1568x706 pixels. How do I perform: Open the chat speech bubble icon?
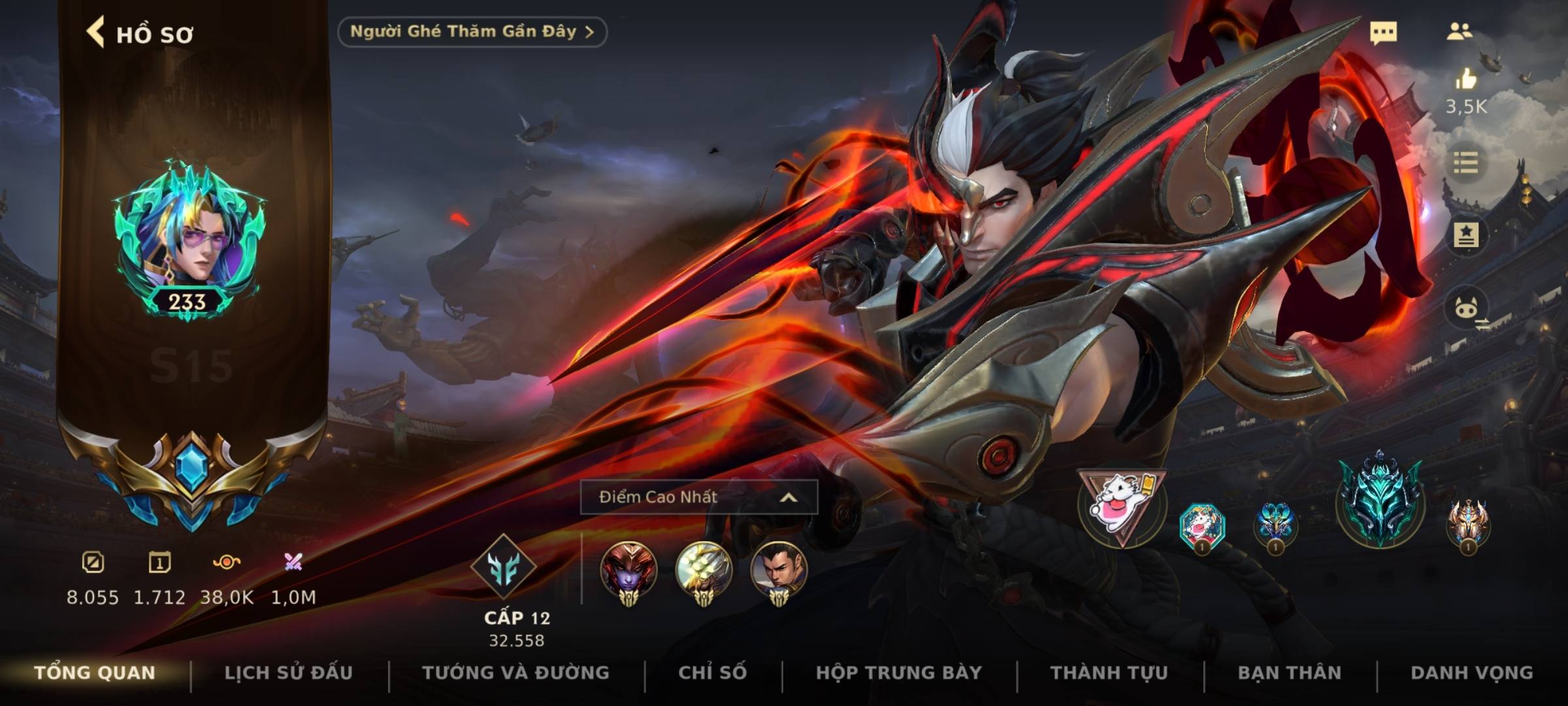pyautogui.click(x=1383, y=33)
